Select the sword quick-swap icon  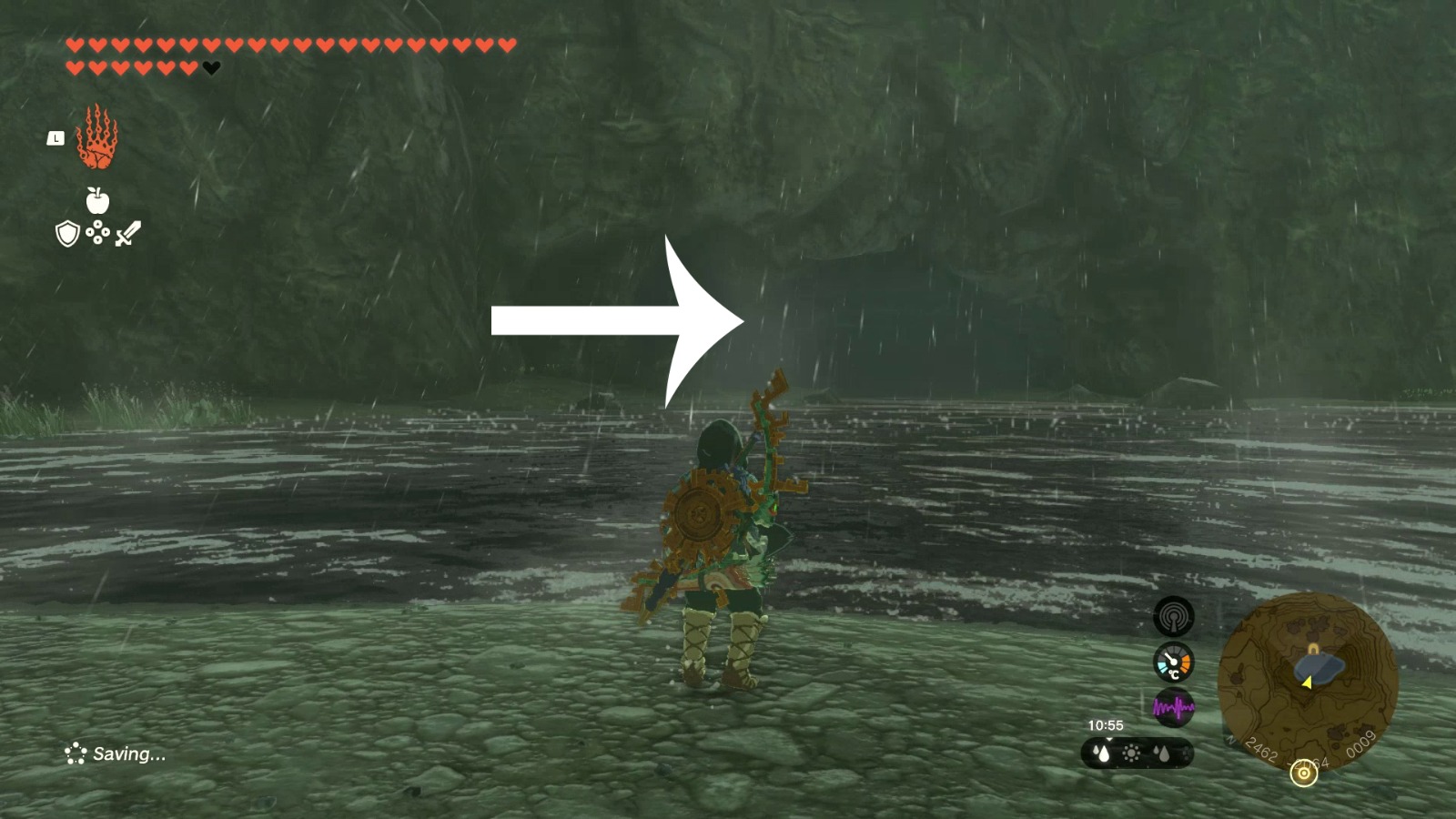tap(130, 233)
